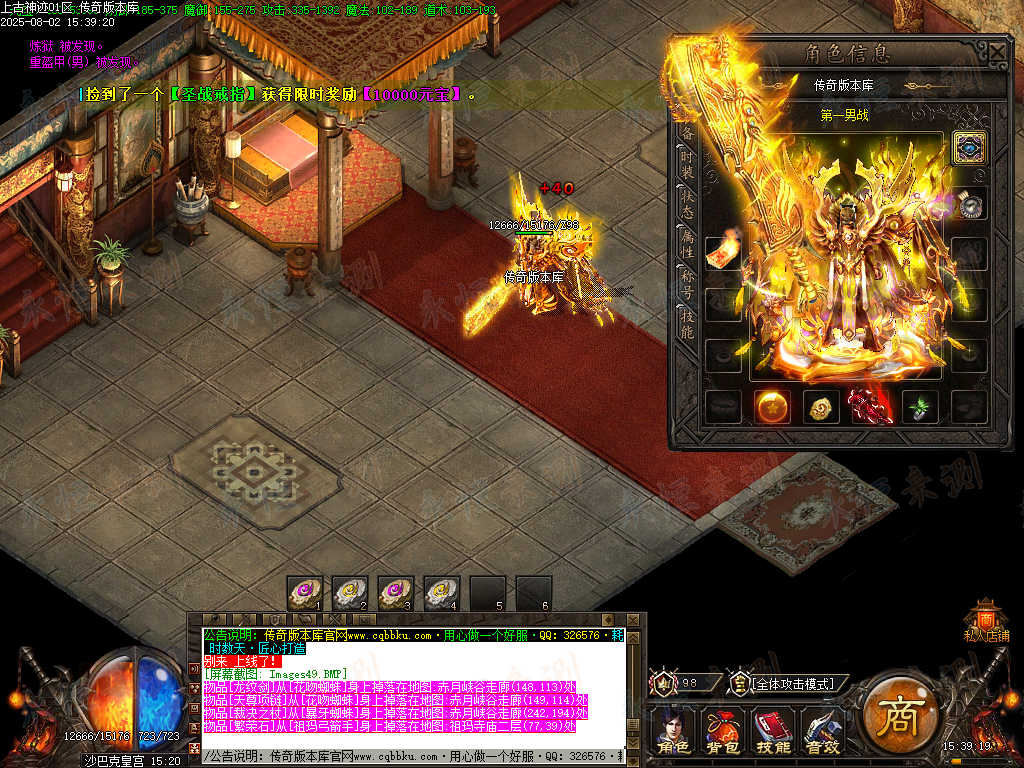This screenshot has height=768, width=1024.
Task: Click the red talisman scroll equipment slot
Action: (723, 254)
